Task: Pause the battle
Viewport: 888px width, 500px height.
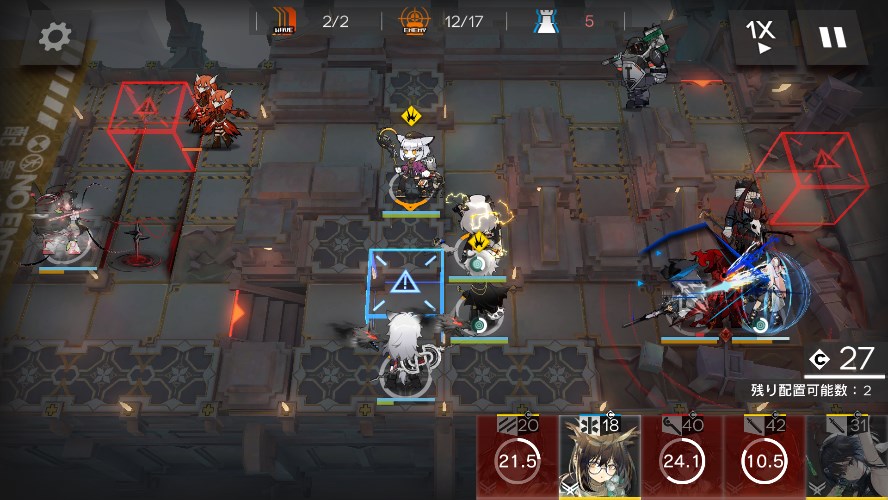Action: pyautogui.click(x=832, y=37)
